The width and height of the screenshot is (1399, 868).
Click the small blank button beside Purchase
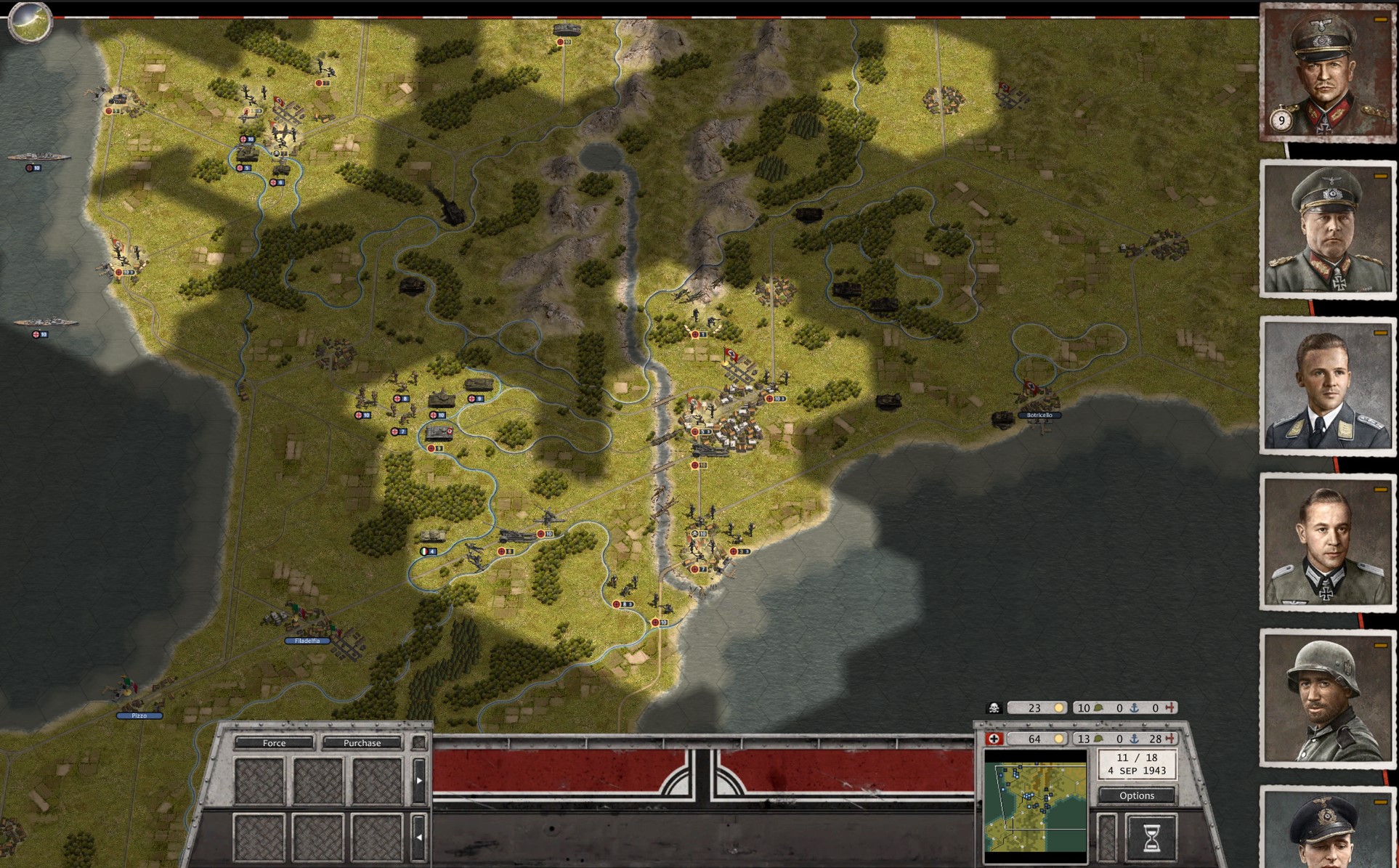coord(419,742)
